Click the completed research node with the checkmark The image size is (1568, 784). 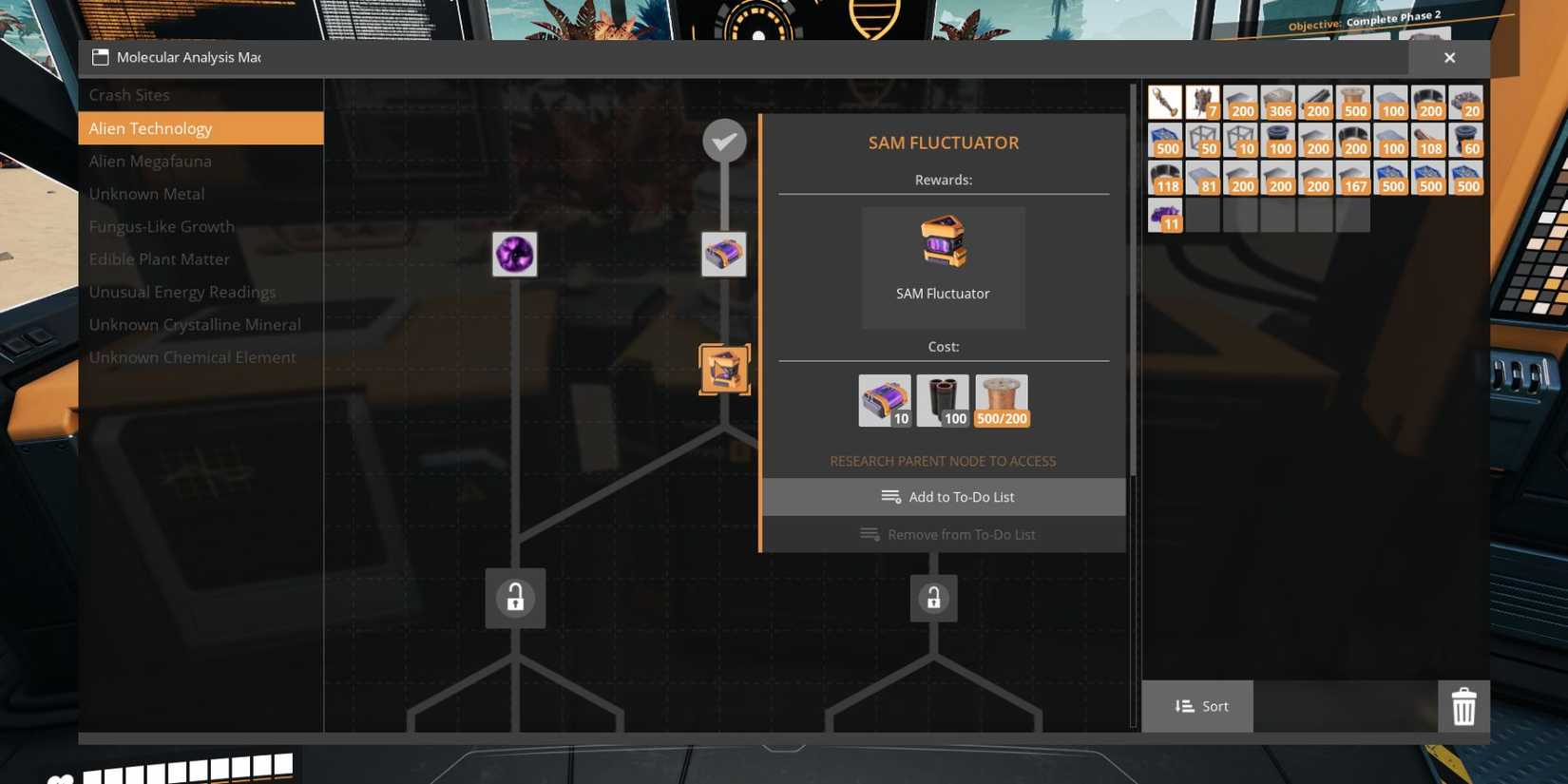(724, 140)
